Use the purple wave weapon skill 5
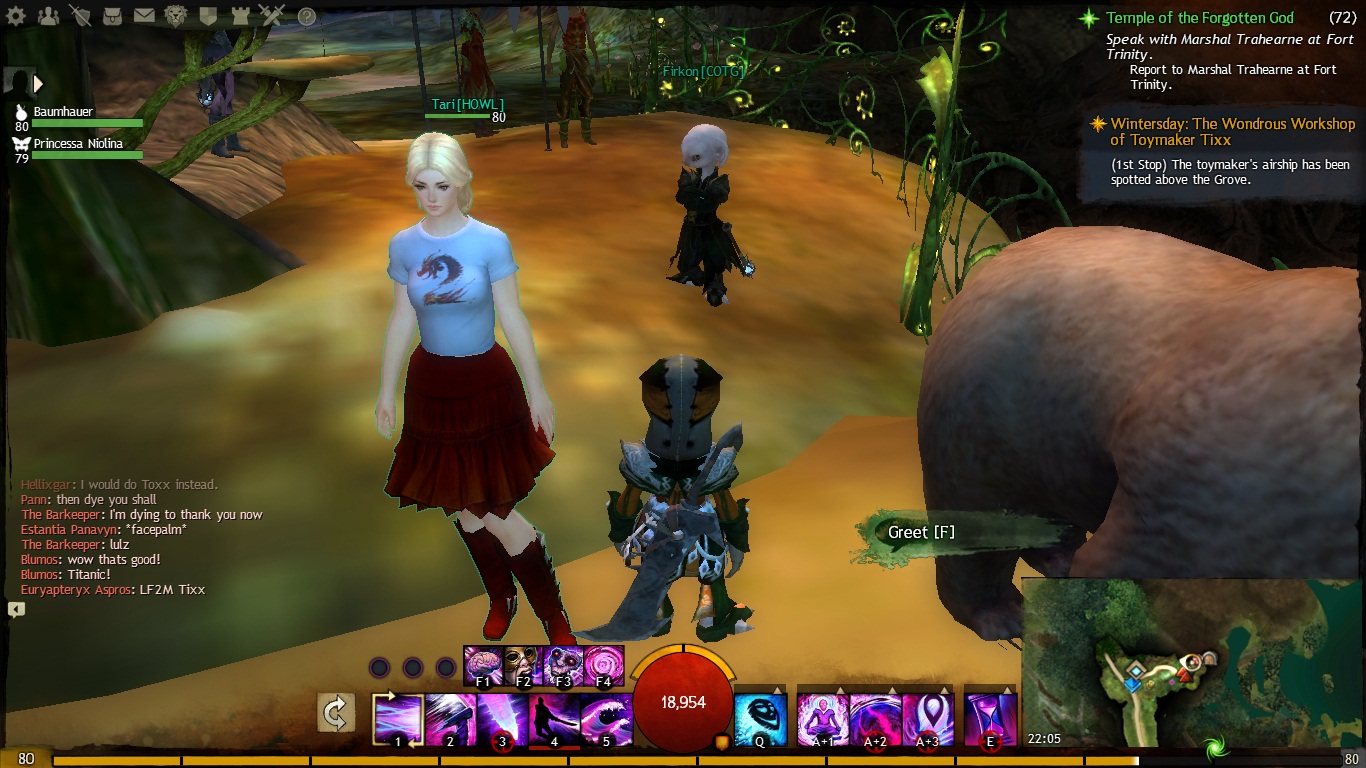Screen dimensions: 1366x768 click(x=606, y=719)
